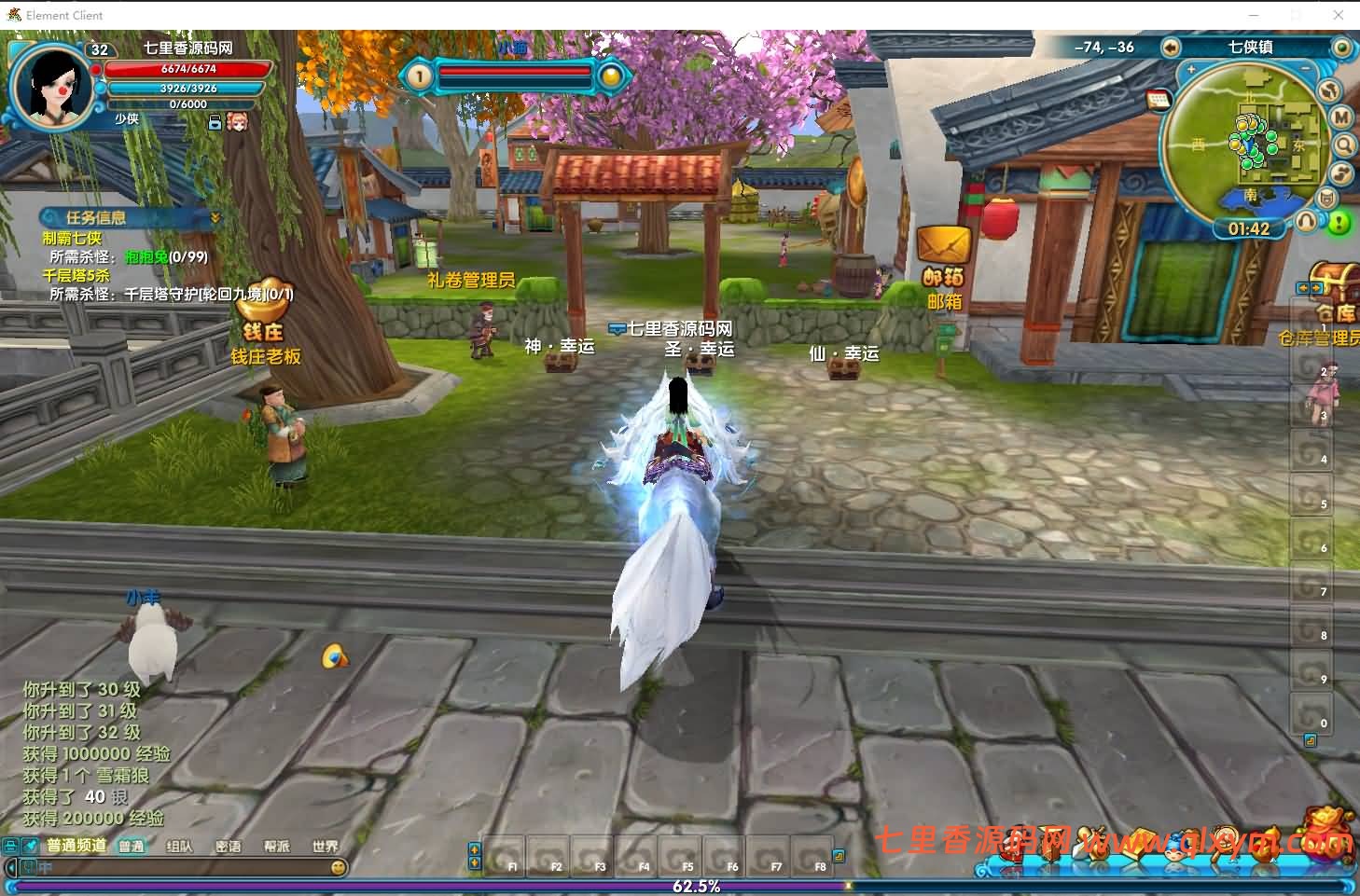The height and width of the screenshot is (896, 1360).
Task: Click the 62.5% experience bar at the bottom
Action: coord(695,887)
